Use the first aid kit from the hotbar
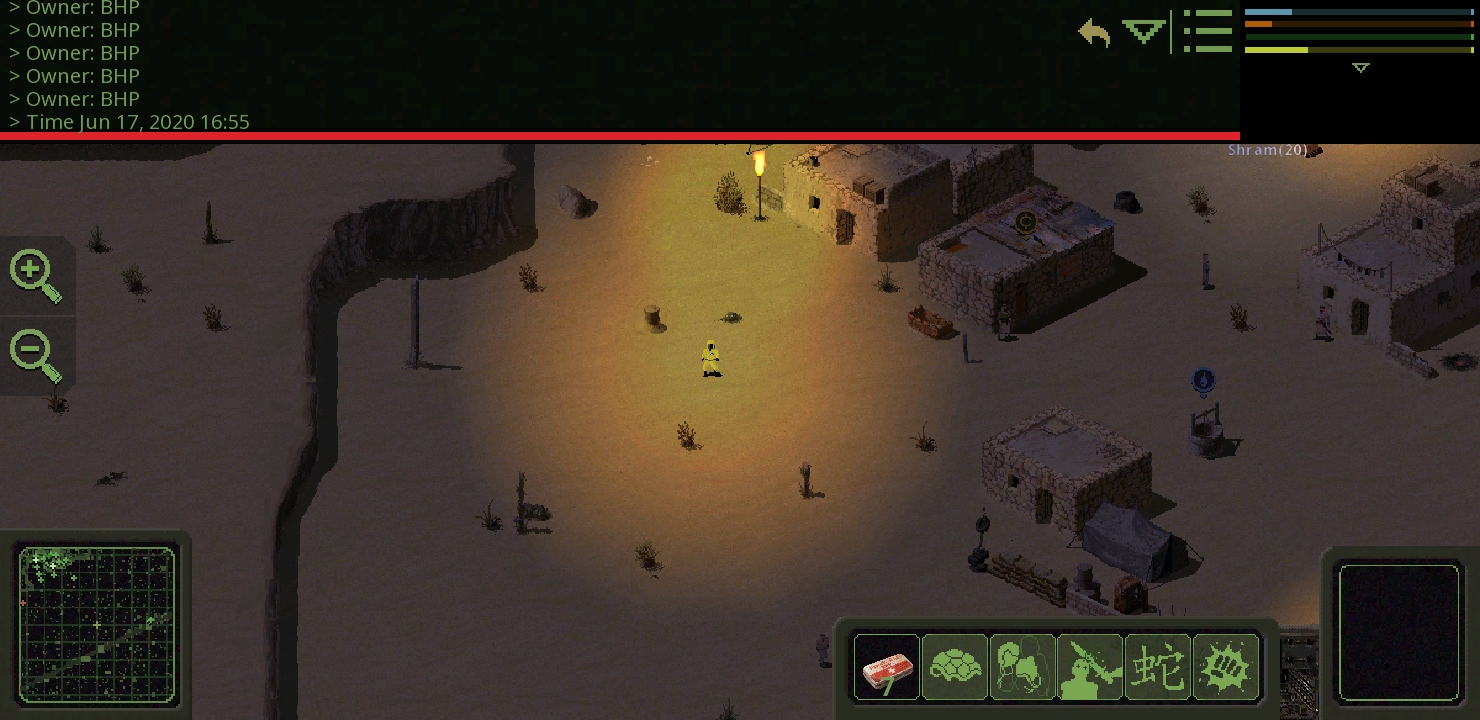Screen dimensions: 1480x720 pos(887,667)
